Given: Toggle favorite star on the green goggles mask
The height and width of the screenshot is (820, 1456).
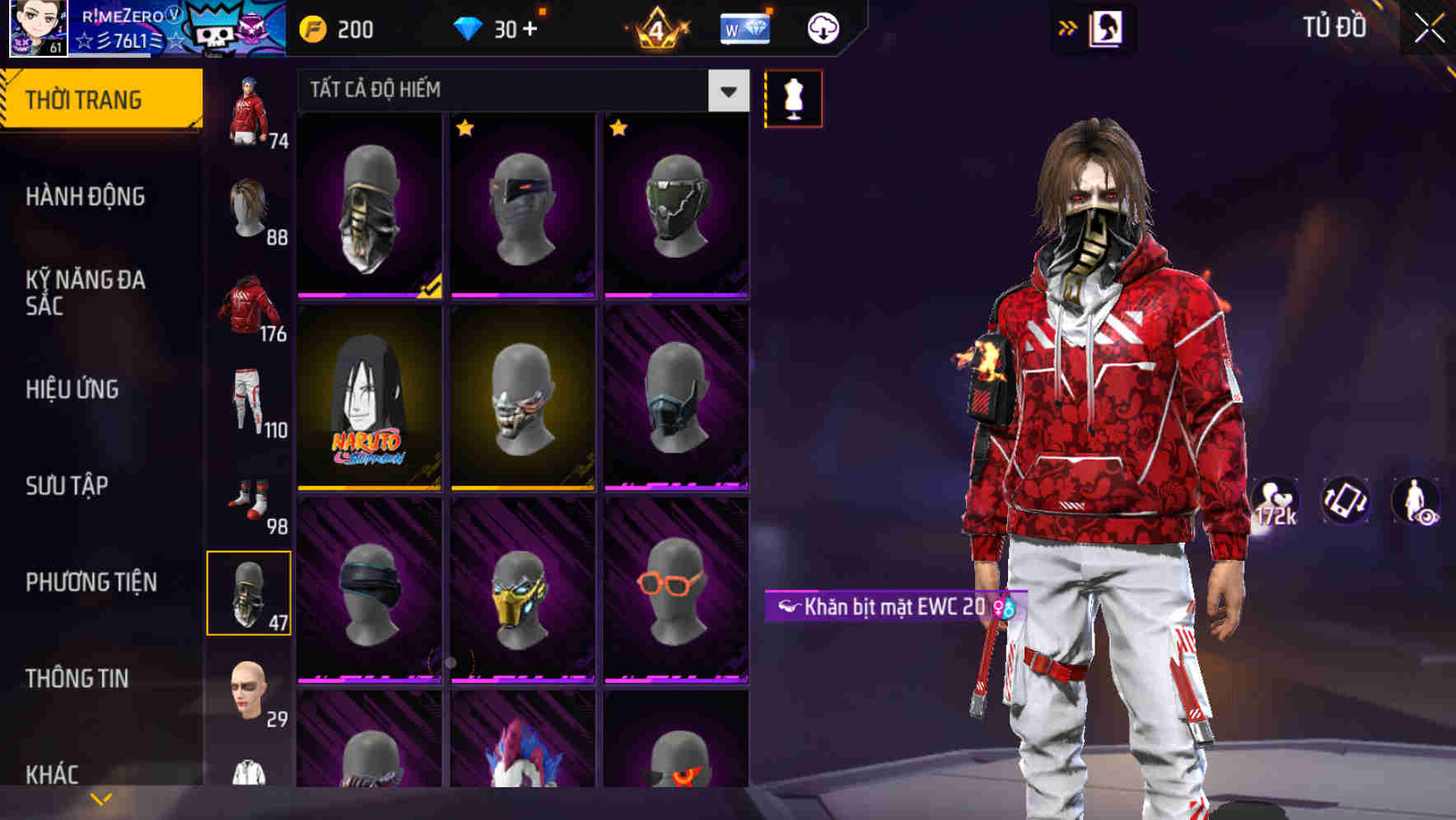Looking at the screenshot, I should 619,129.
